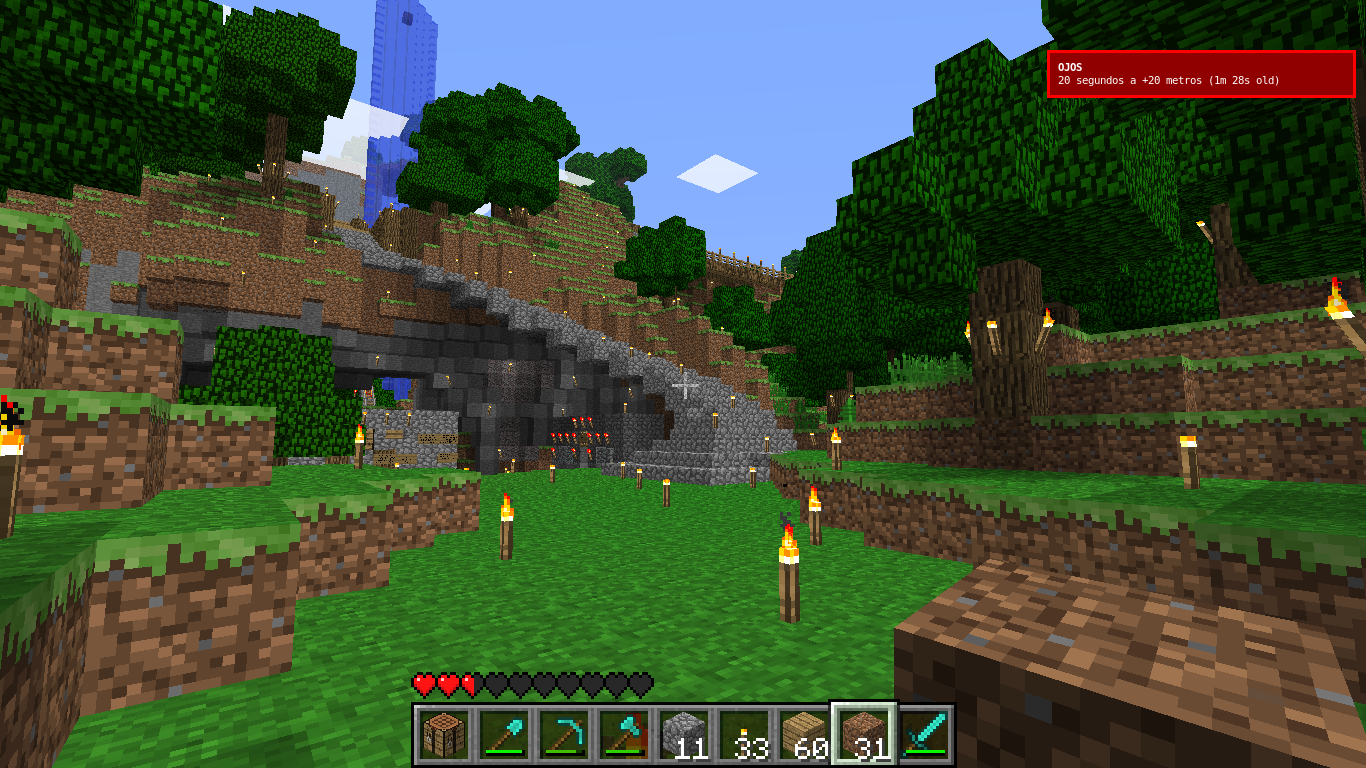Image resolution: width=1366 pixels, height=768 pixels.
Task: Choose the diamond pickaxe in the hotbar
Action: tap(563, 735)
